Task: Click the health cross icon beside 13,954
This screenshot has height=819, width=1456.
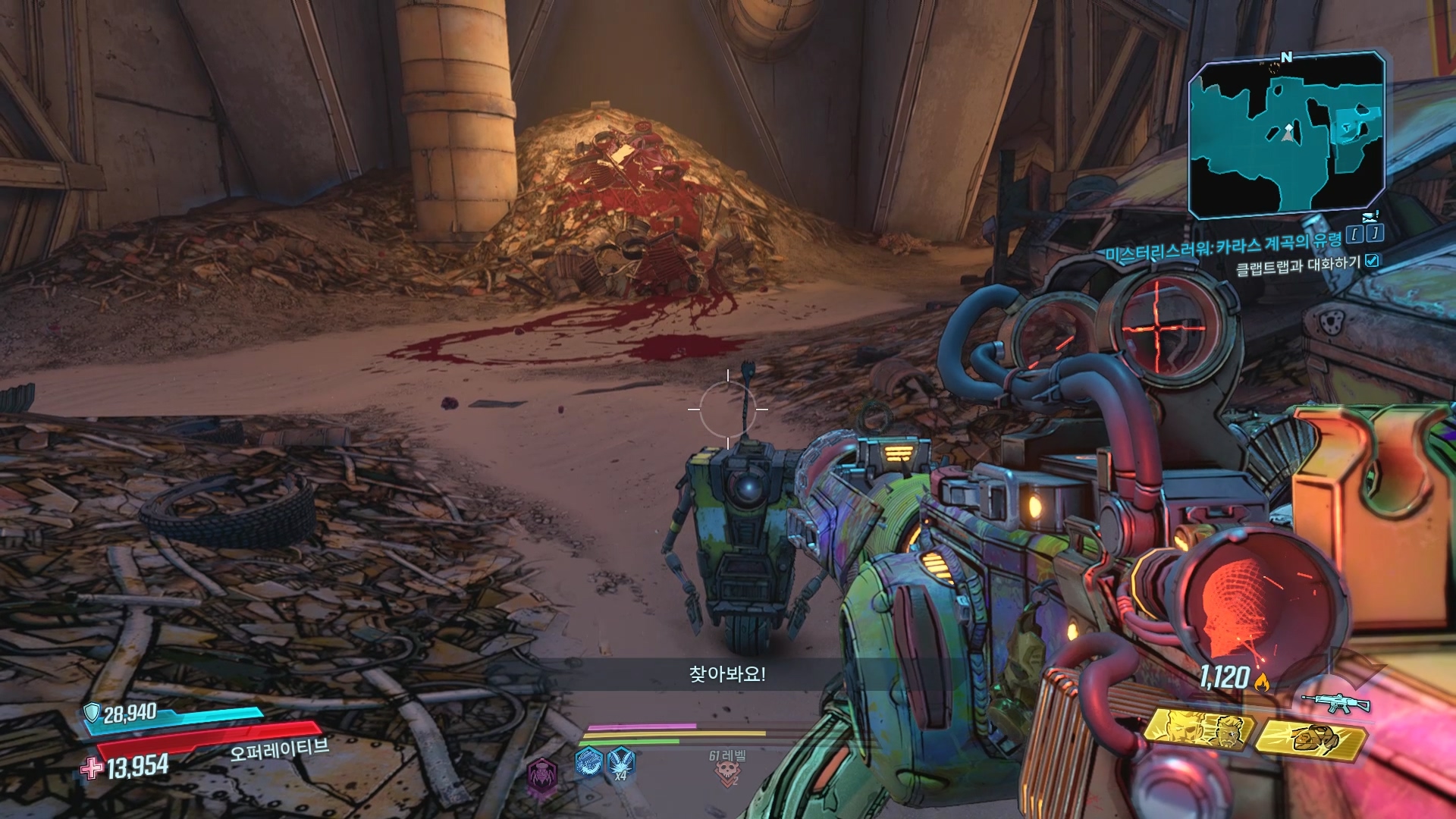Action: point(92,768)
